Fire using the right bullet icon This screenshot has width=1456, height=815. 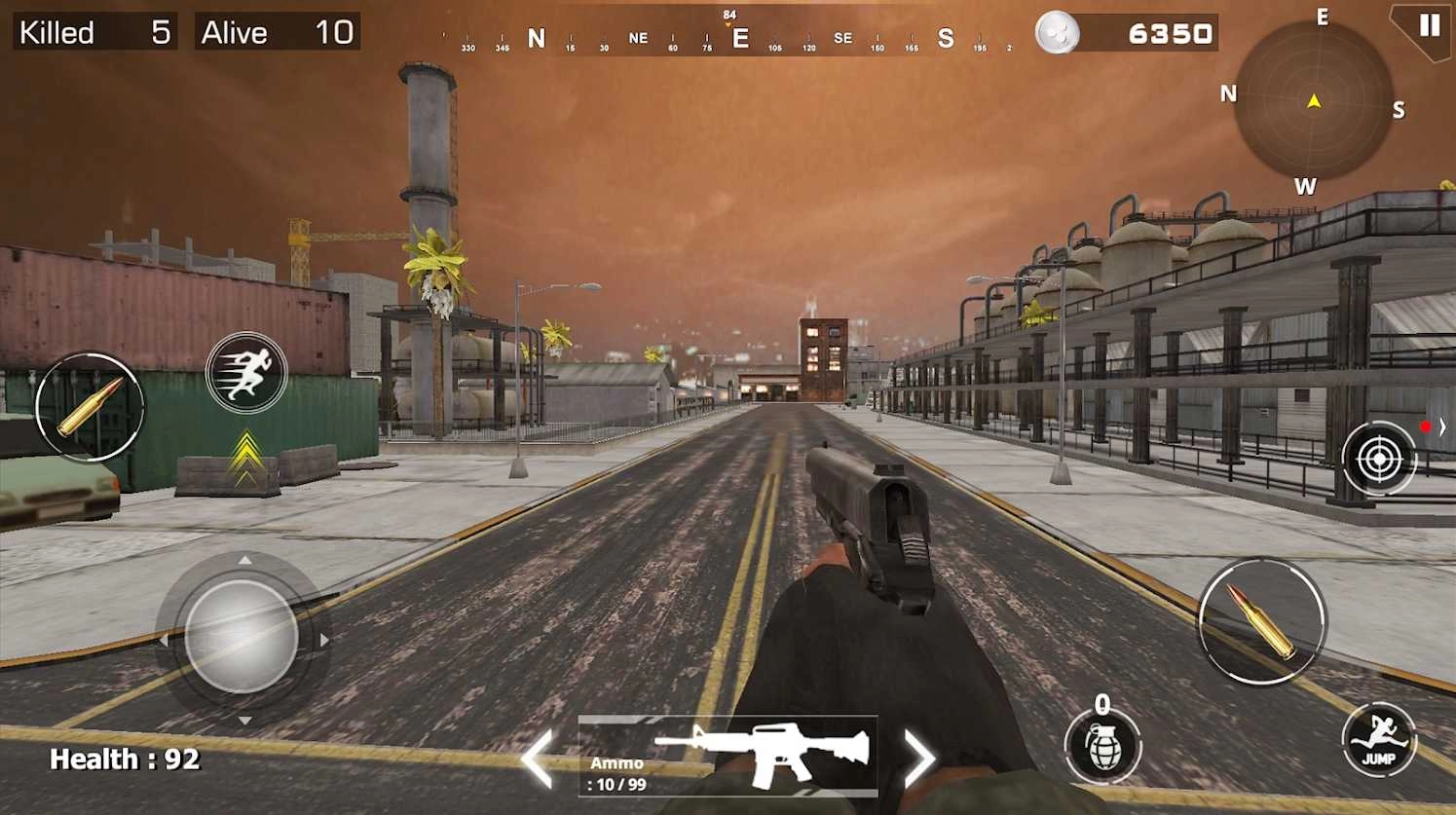(x=1260, y=623)
